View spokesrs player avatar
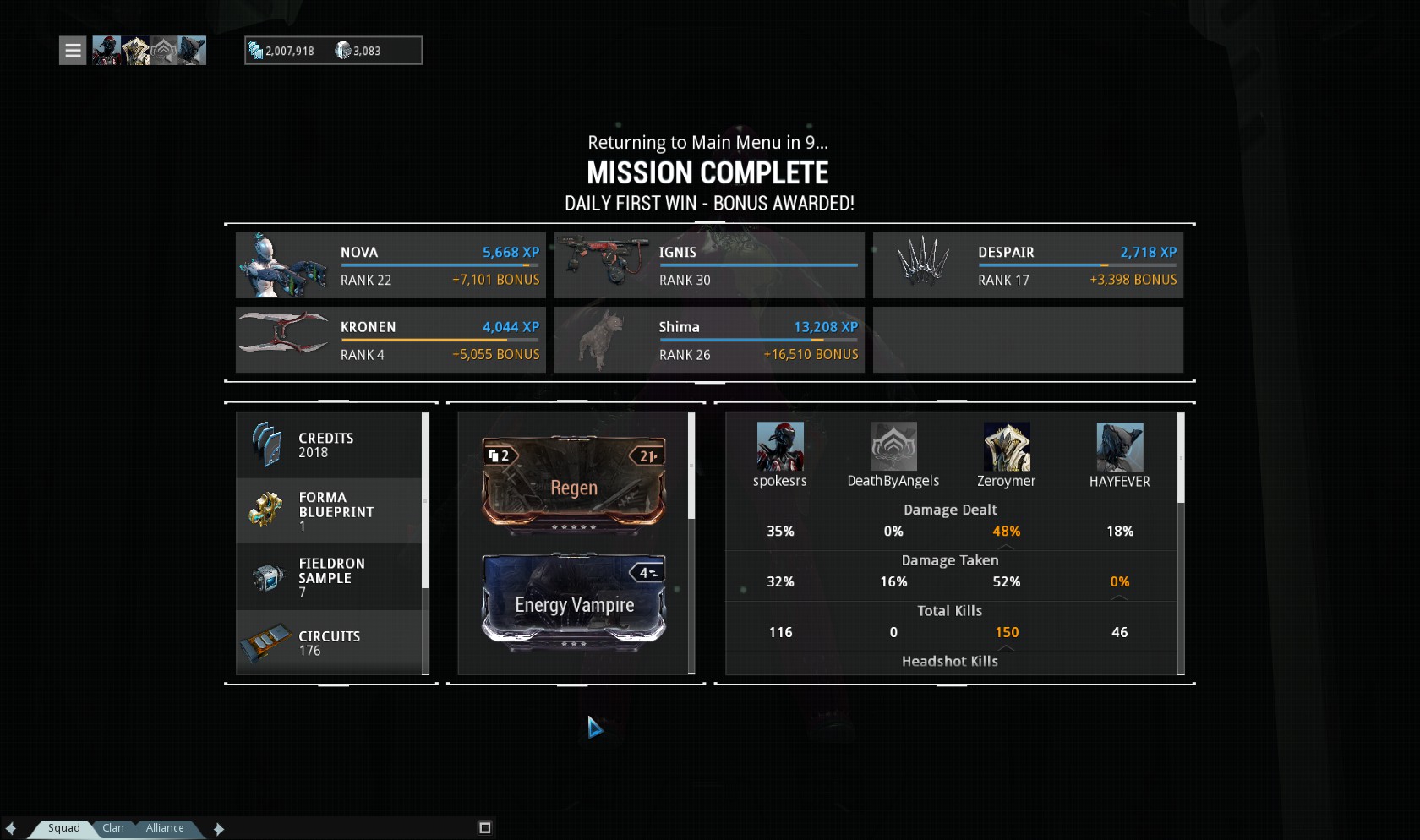 [x=780, y=447]
